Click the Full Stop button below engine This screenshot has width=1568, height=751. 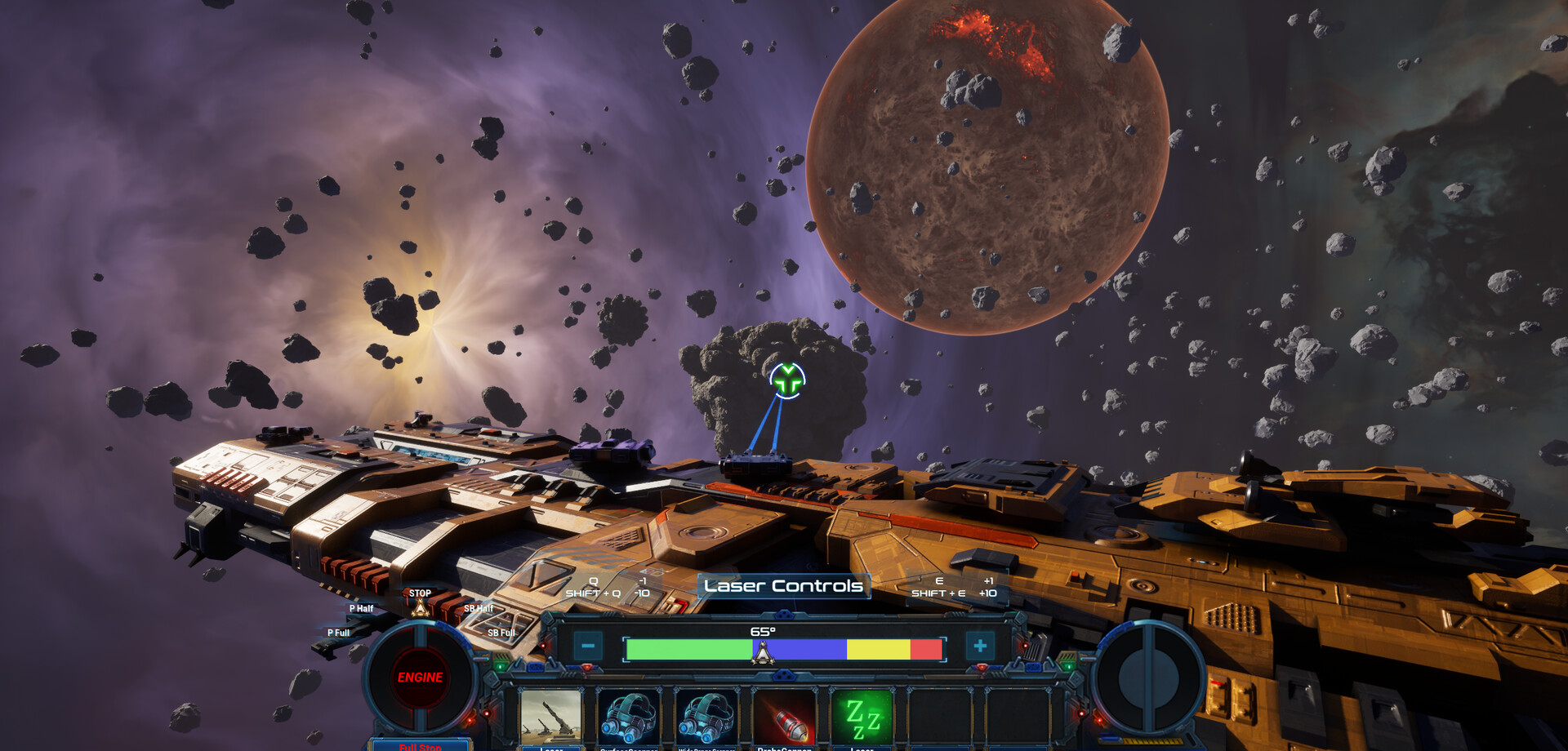point(420,745)
